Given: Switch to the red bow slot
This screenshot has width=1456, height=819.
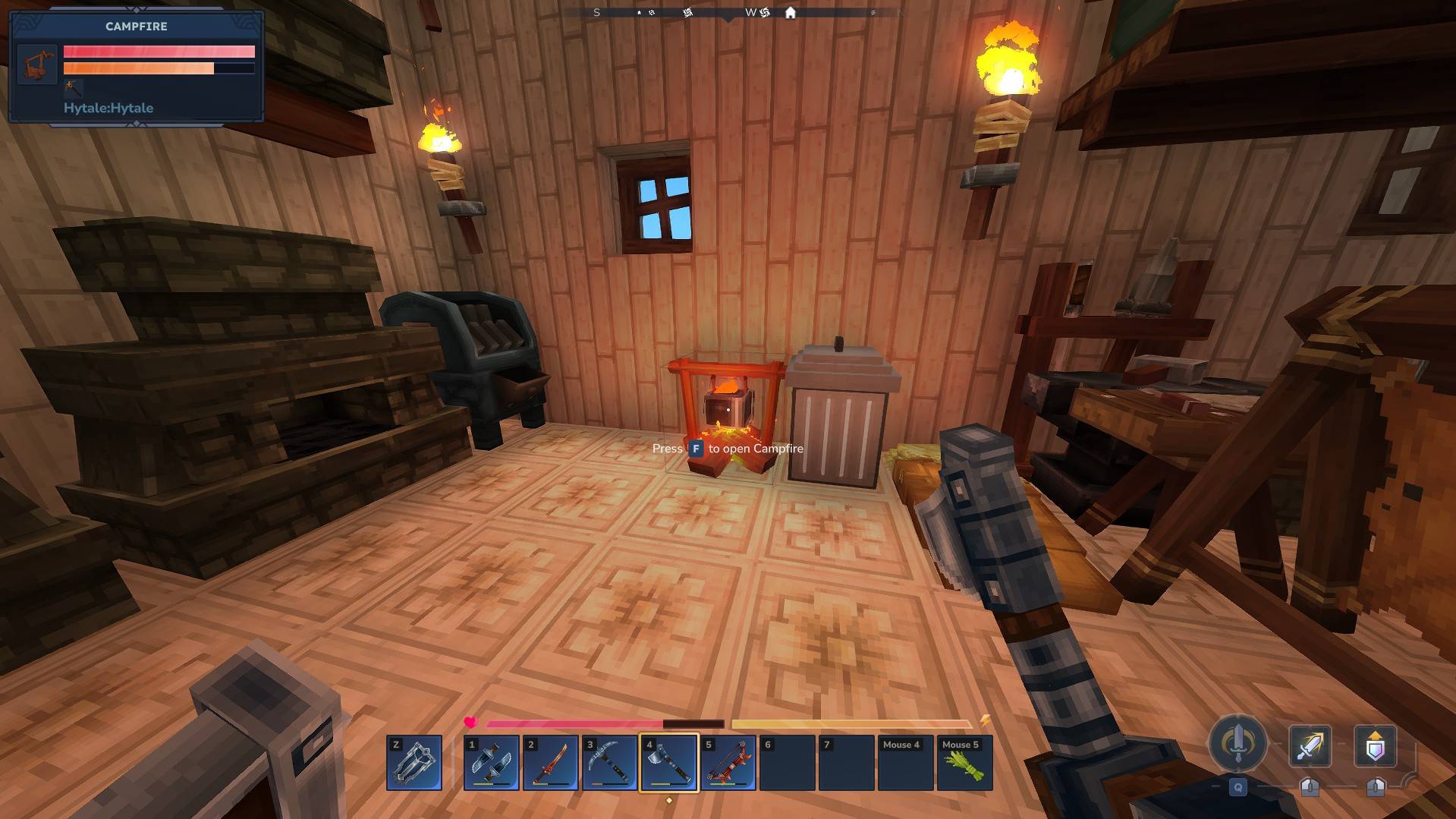Looking at the screenshot, I should coord(728,762).
